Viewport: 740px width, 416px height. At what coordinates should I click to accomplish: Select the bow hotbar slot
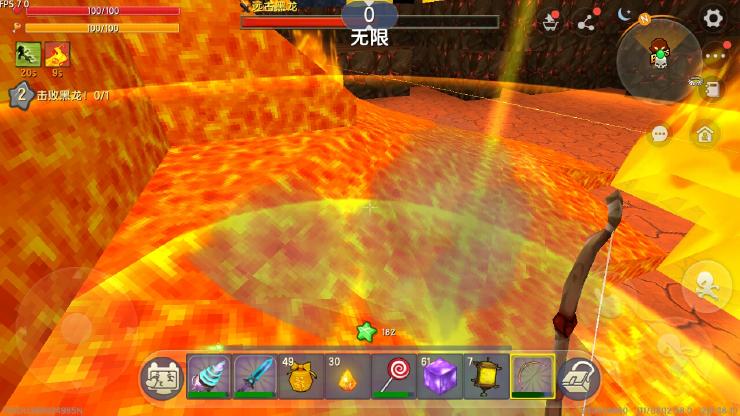pos(531,377)
